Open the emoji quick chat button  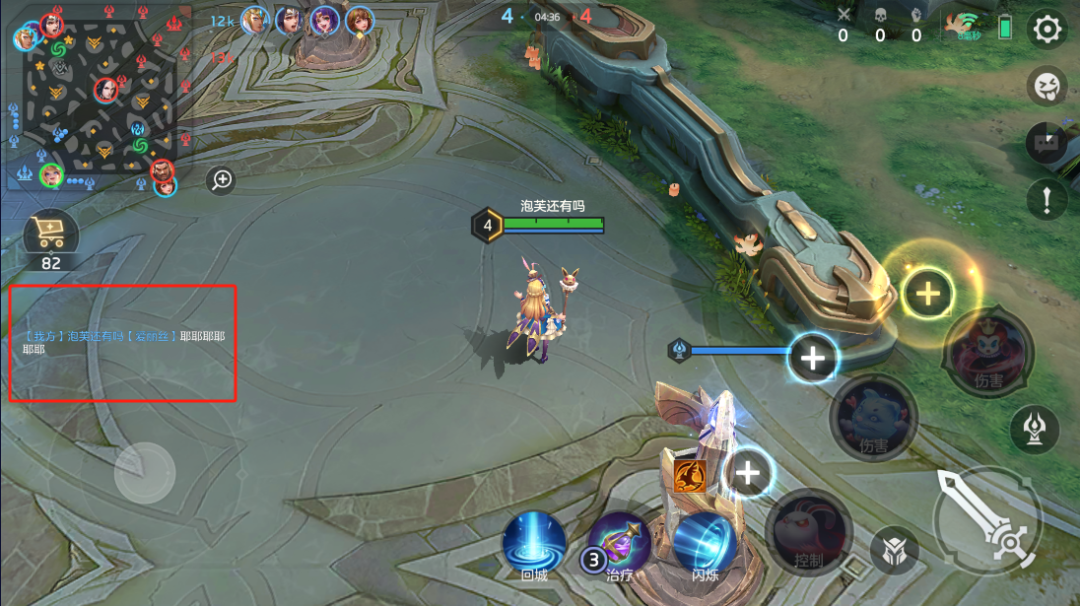(x=1047, y=86)
